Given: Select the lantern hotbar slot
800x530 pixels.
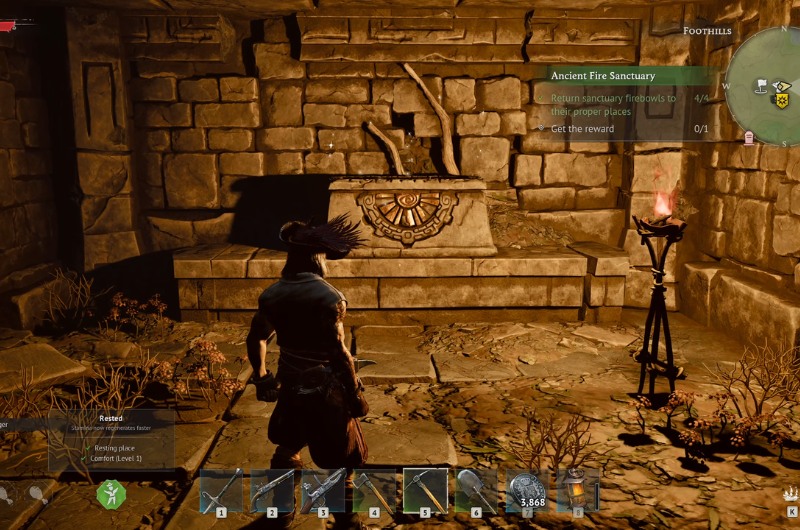Looking at the screenshot, I should [x=577, y=491].
